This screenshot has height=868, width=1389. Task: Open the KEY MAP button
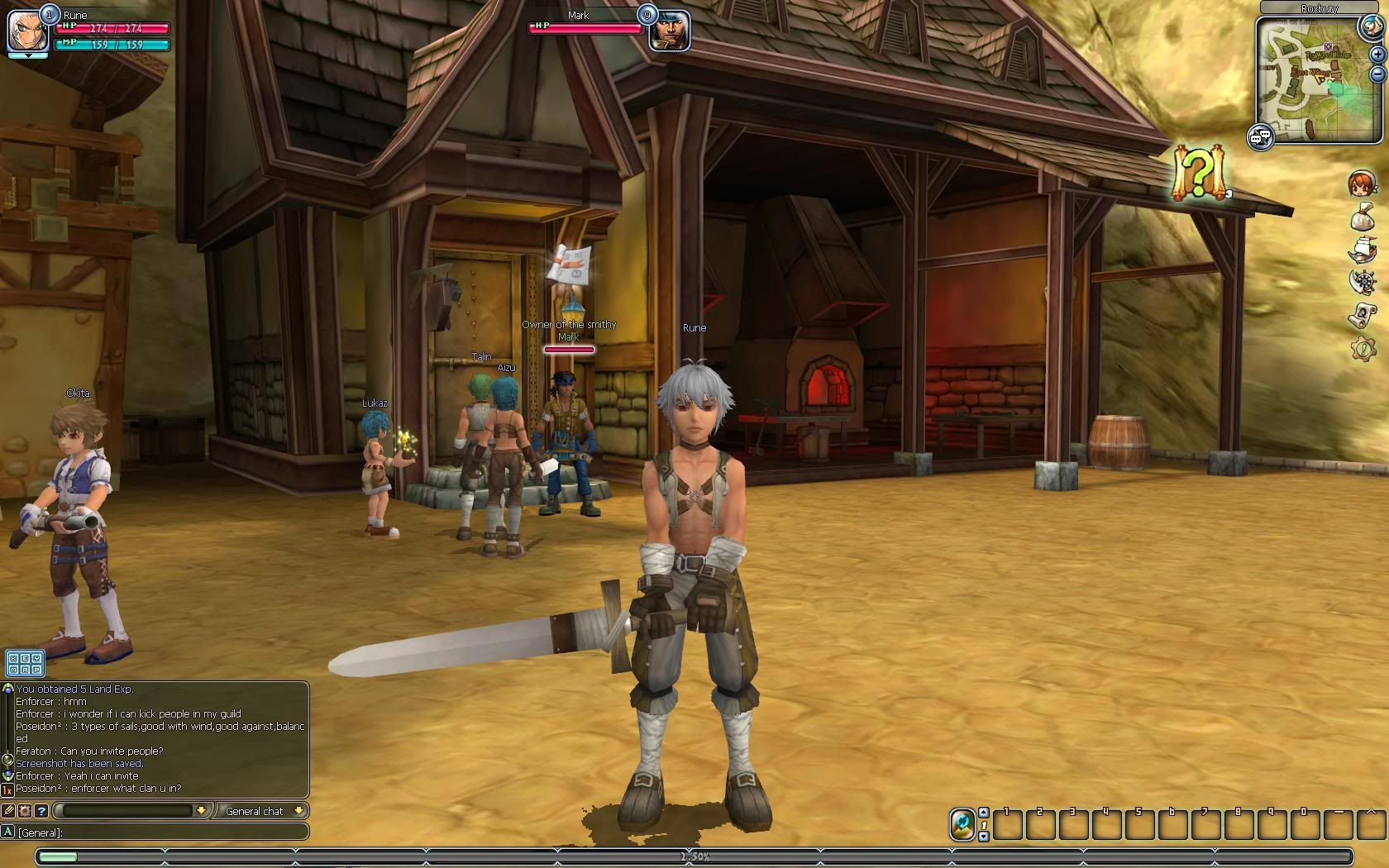pyautogui.click(x=24, y=663)
